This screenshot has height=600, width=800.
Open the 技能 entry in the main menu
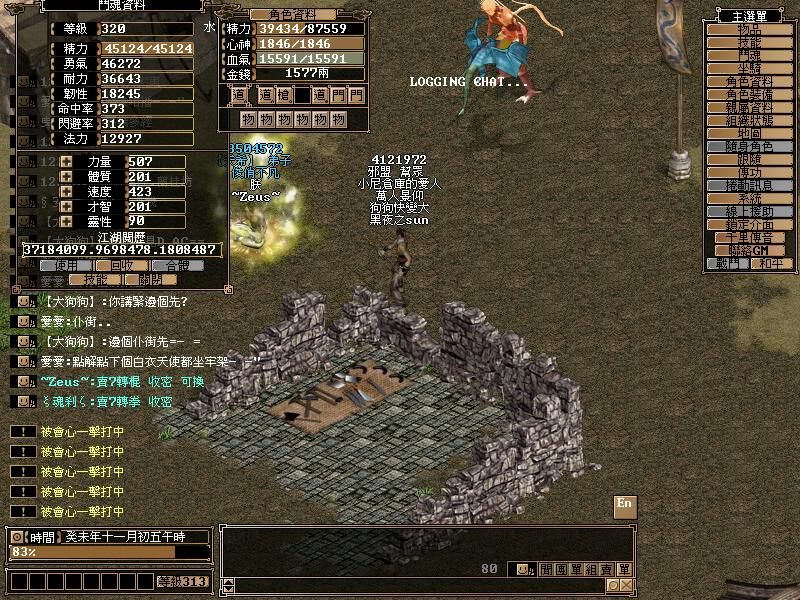point(749,43)
